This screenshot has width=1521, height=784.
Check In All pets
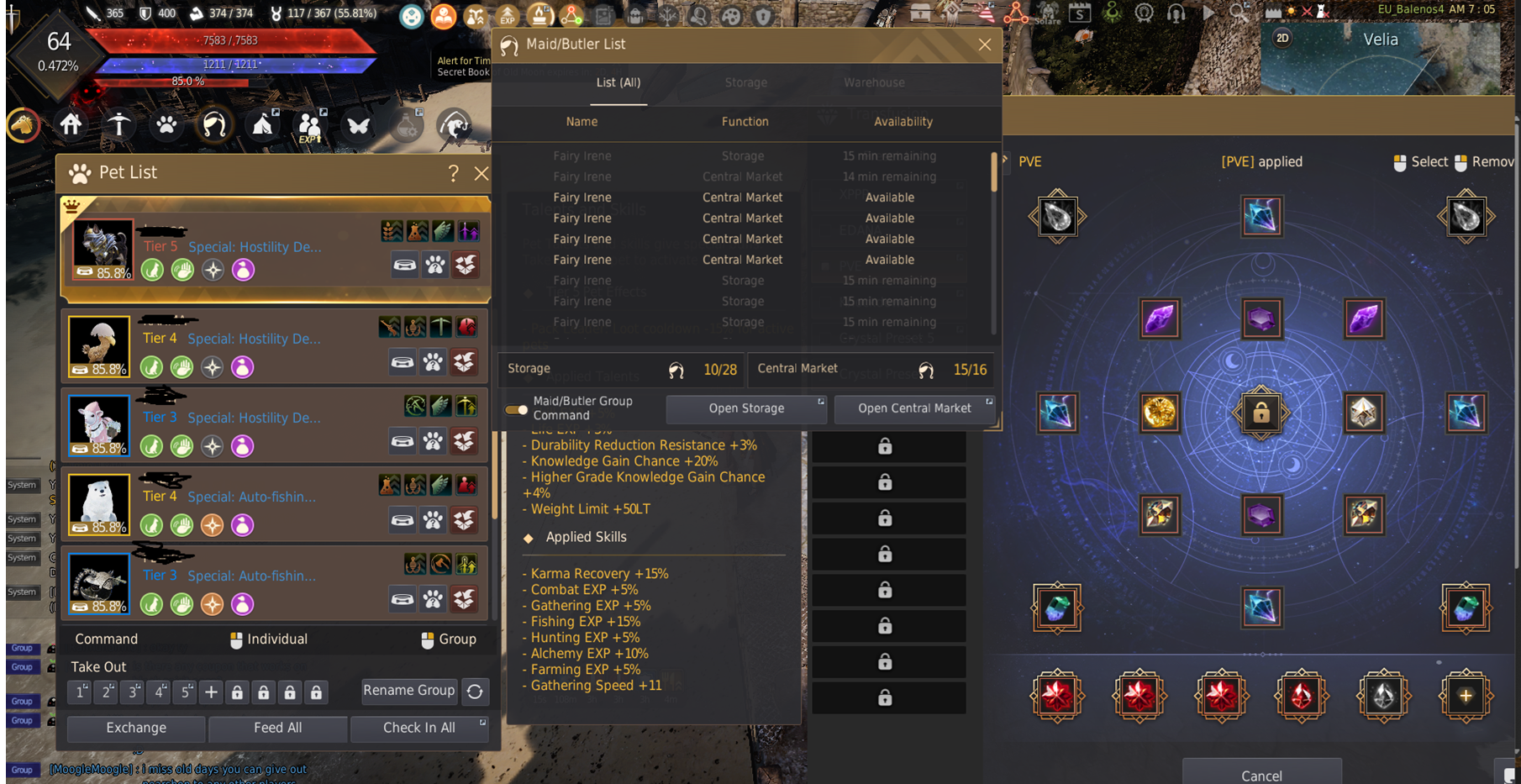(x=418, y=728)
